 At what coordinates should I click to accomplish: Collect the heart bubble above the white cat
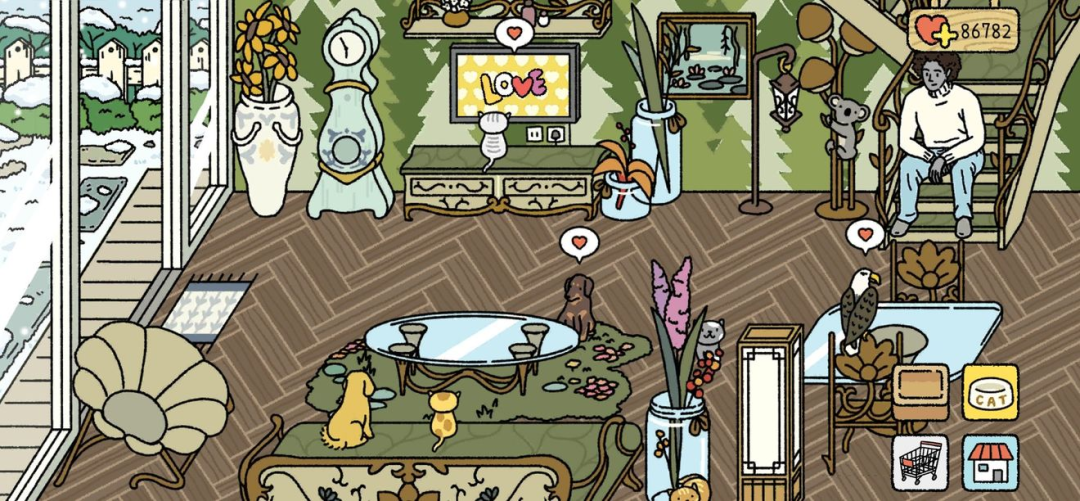click(x=514, y=35)
